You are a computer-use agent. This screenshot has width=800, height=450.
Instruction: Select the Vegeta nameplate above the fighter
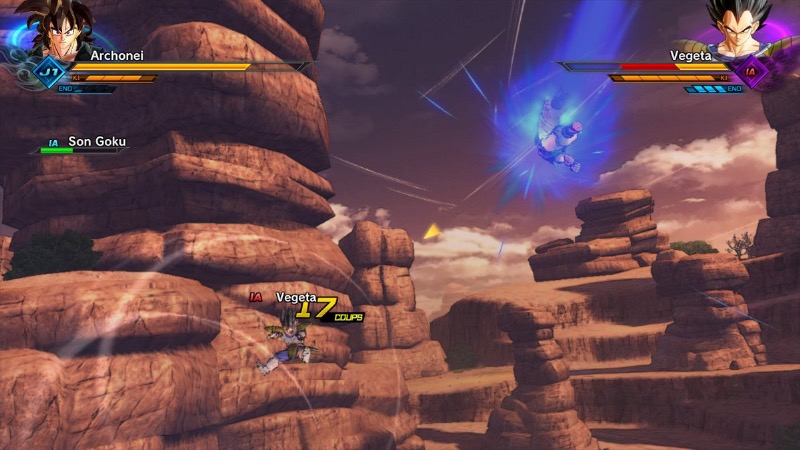tap(295, 297)
